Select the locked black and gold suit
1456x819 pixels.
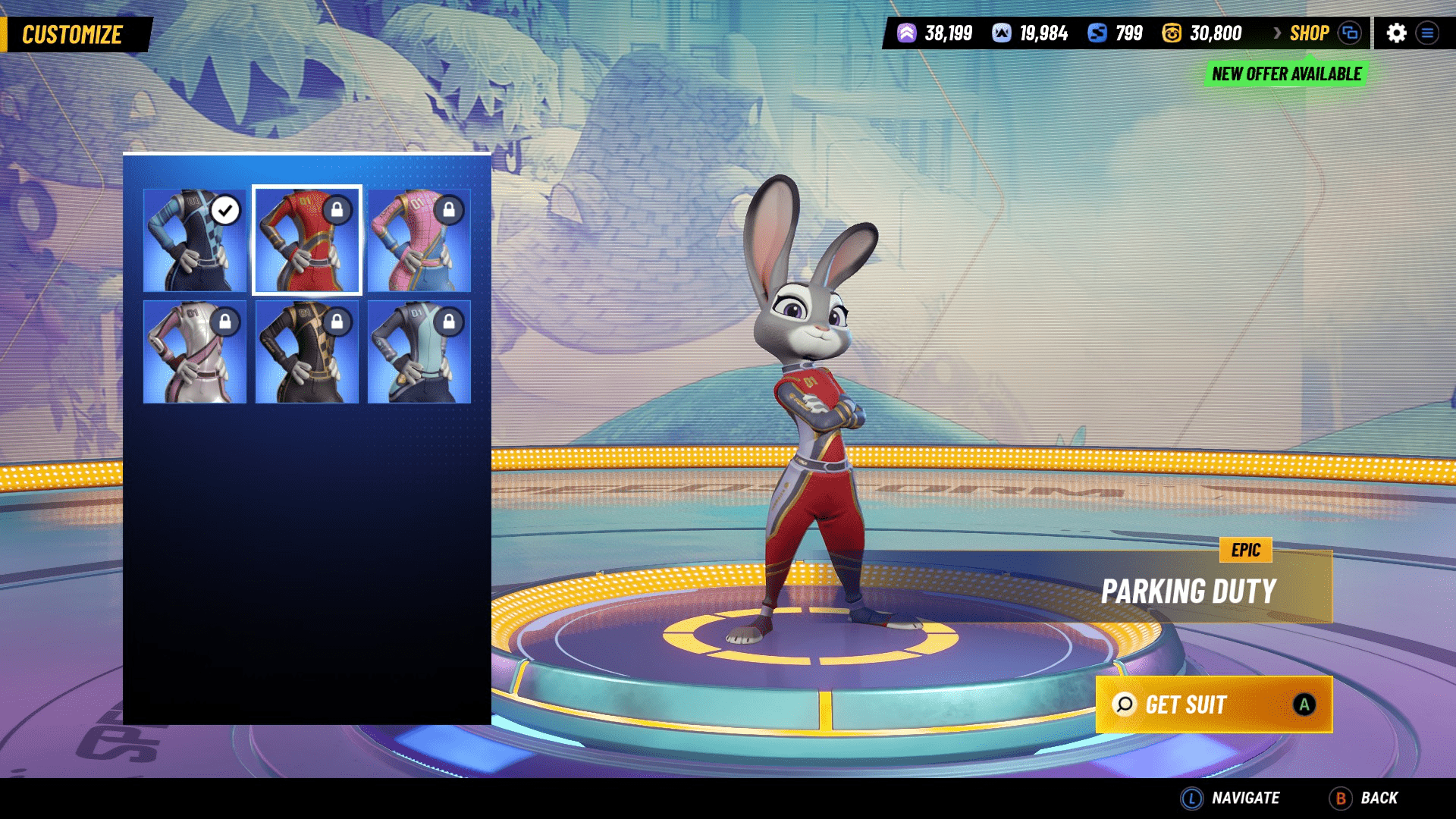coord(307,352)
